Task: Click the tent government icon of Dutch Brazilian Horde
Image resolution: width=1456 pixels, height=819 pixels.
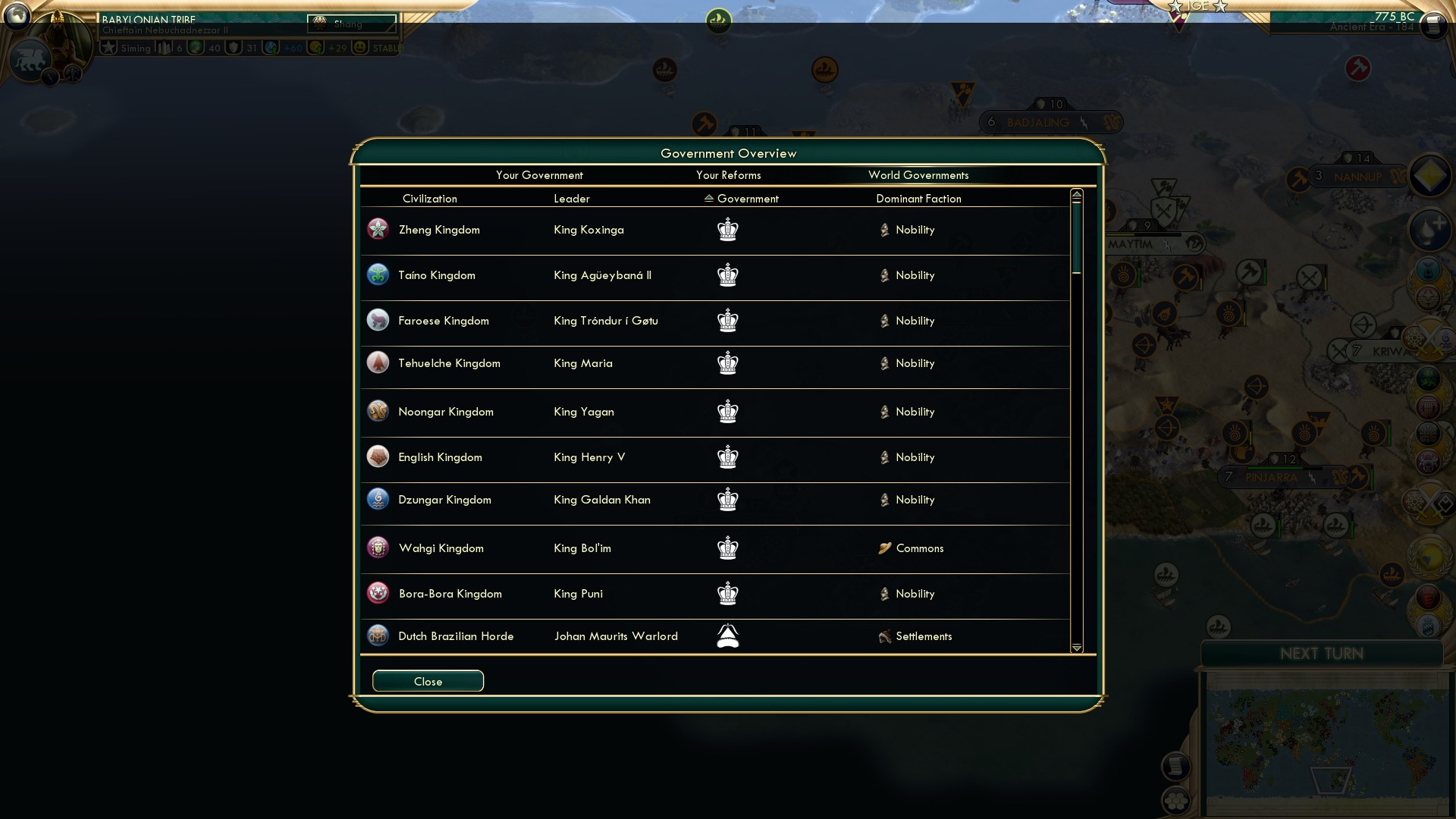Action: [727, 637]
